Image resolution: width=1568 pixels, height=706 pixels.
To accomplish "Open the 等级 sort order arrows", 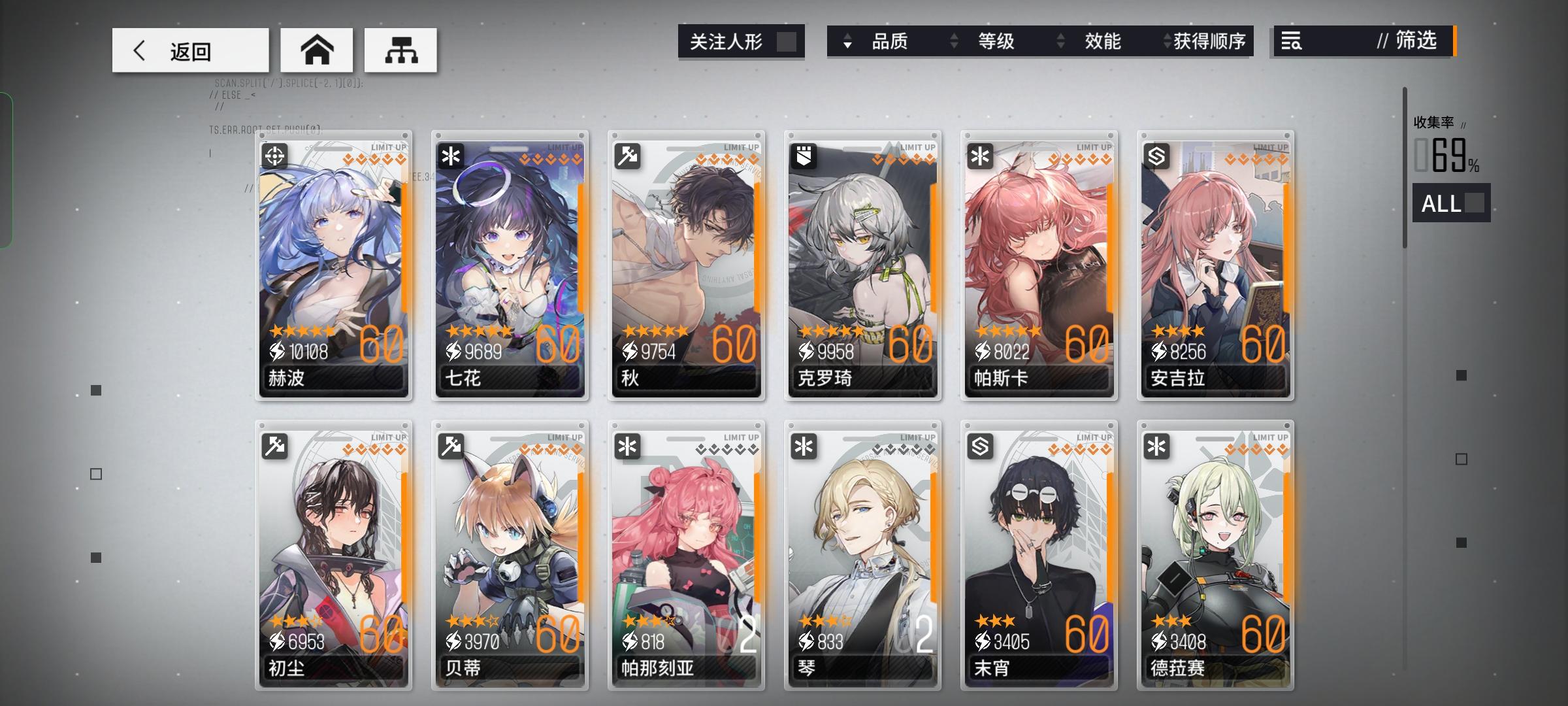I will pos(953,41).
